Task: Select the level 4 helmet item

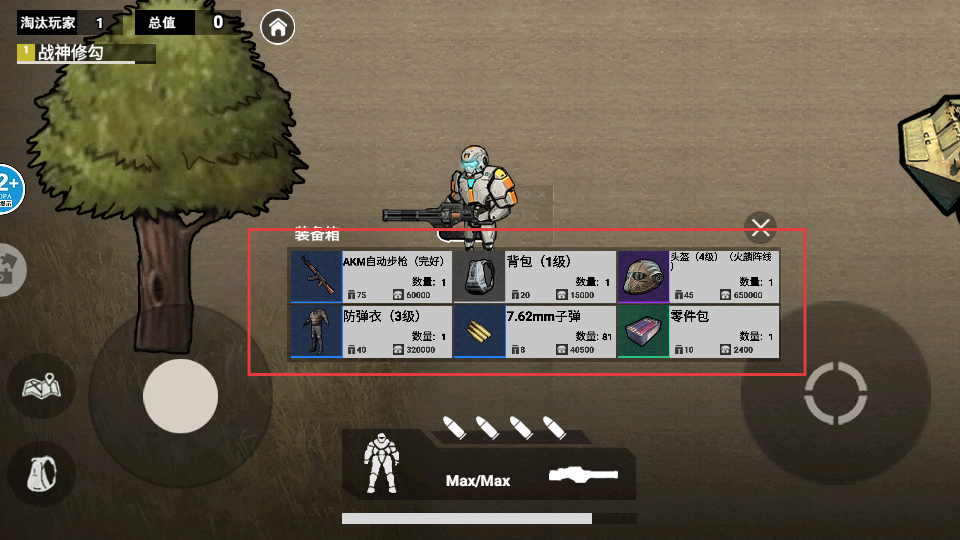Action: pos(697,277)
